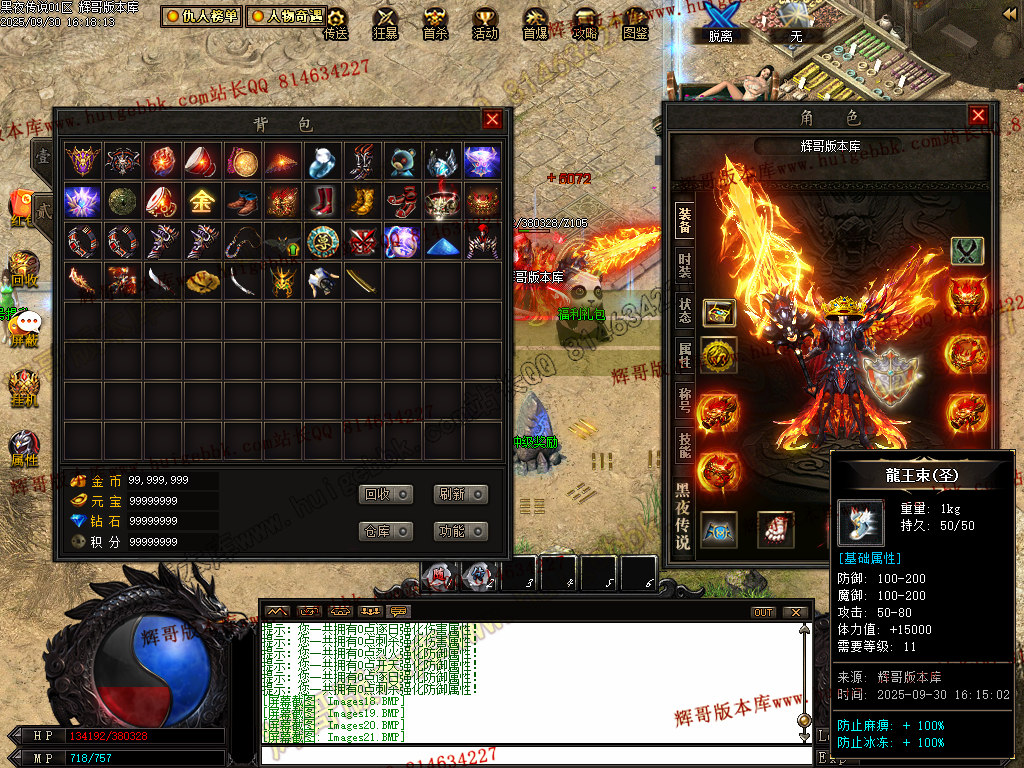Open the 人物奇遇 character encounters button
The image size is (1024, 768).
[286, 16]
